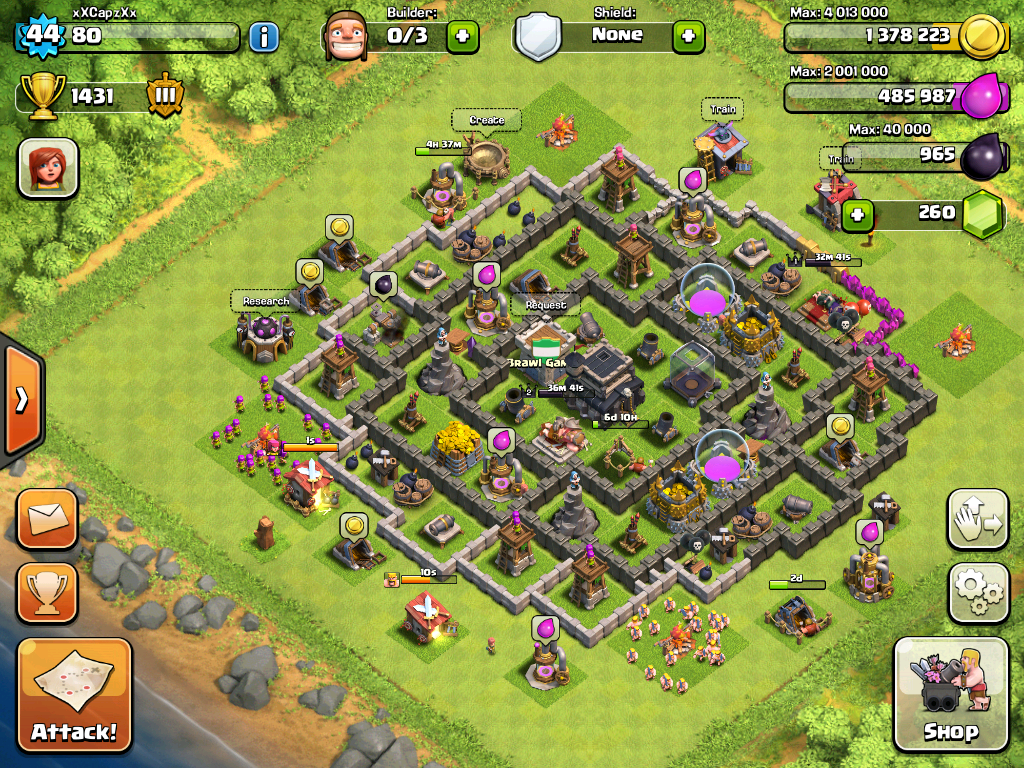Screen dimensions: 1024x768
Task: Open the red-haired character portrait button
Action: [48, 168]
